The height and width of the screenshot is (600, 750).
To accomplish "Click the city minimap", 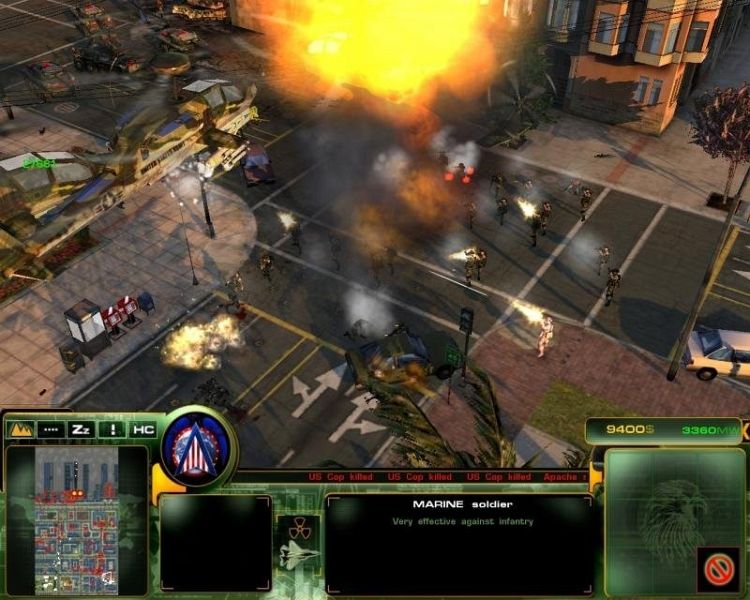I will point(76,520).
